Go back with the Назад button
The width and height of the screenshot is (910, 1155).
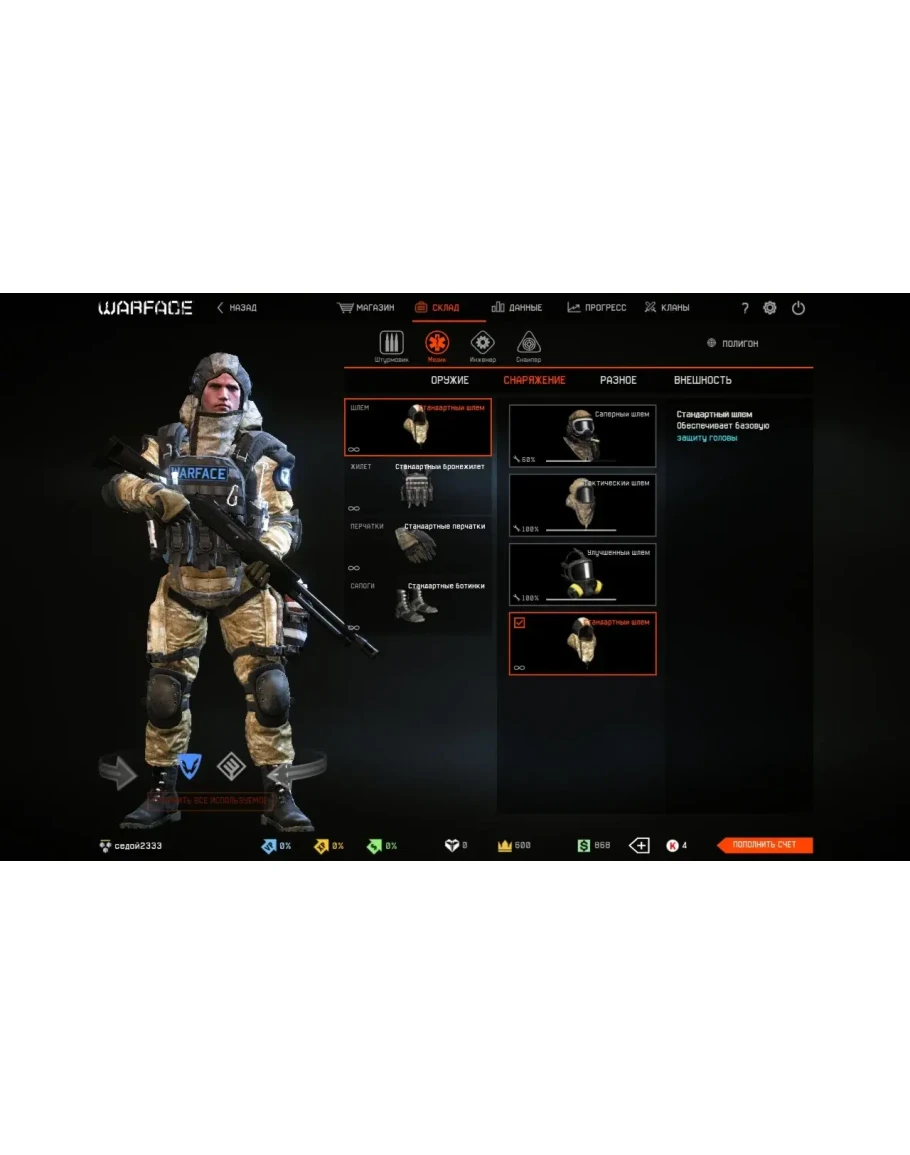[237, 308]
